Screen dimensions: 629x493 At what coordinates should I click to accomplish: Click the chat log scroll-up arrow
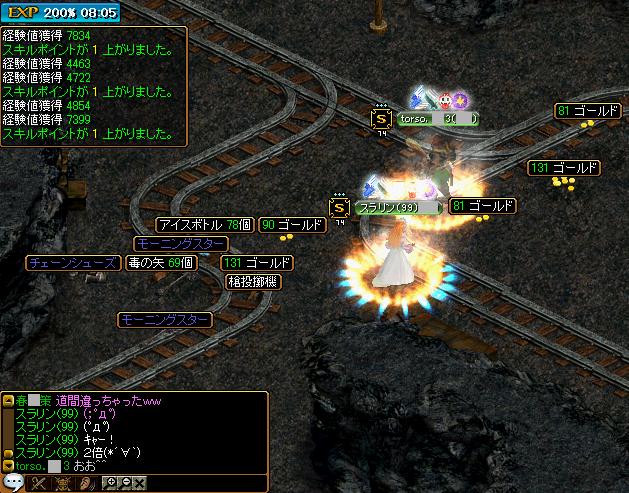pyautogui.click(x=8, y=400)
